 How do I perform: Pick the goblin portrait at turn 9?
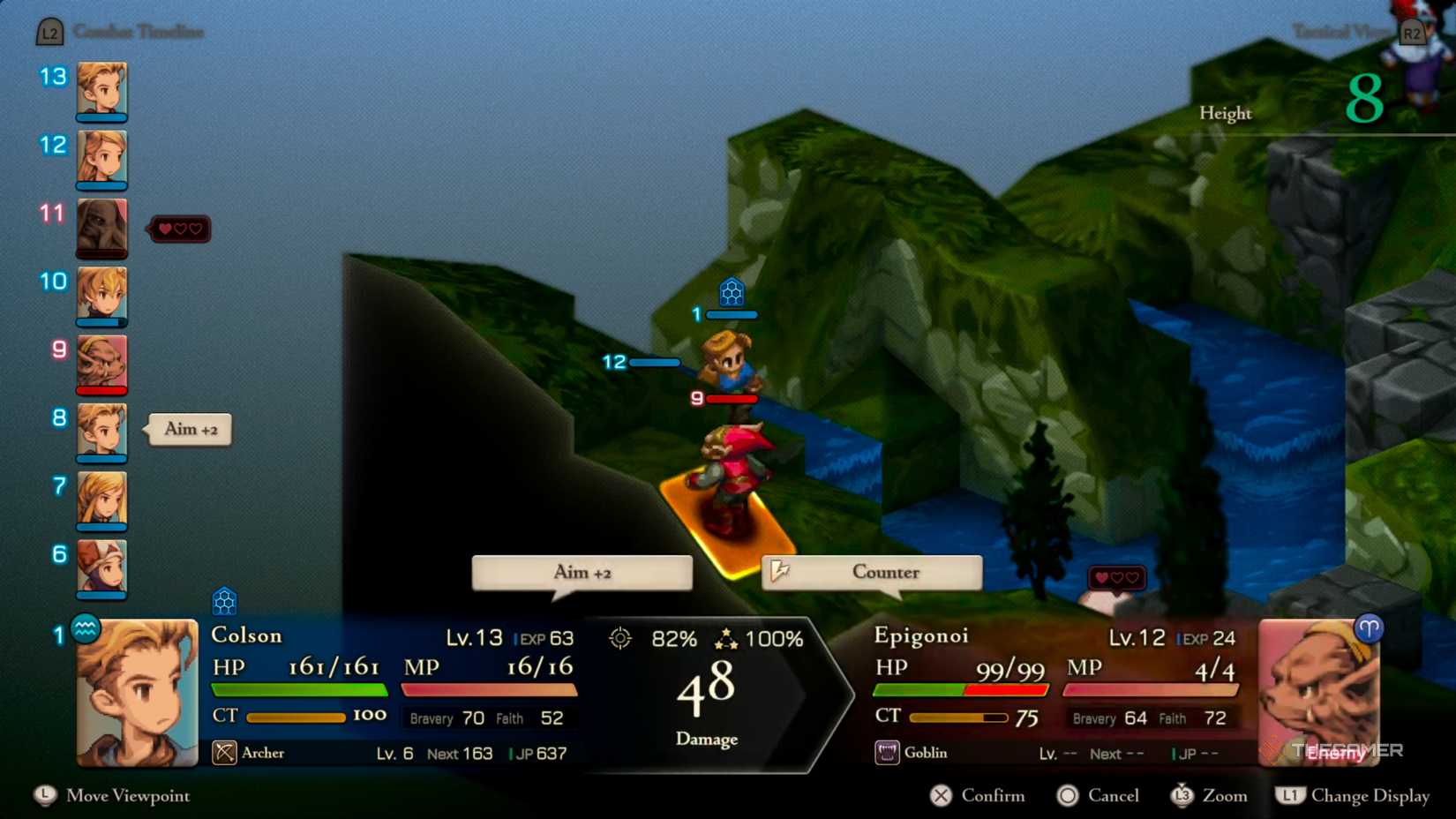coord(101,364)
